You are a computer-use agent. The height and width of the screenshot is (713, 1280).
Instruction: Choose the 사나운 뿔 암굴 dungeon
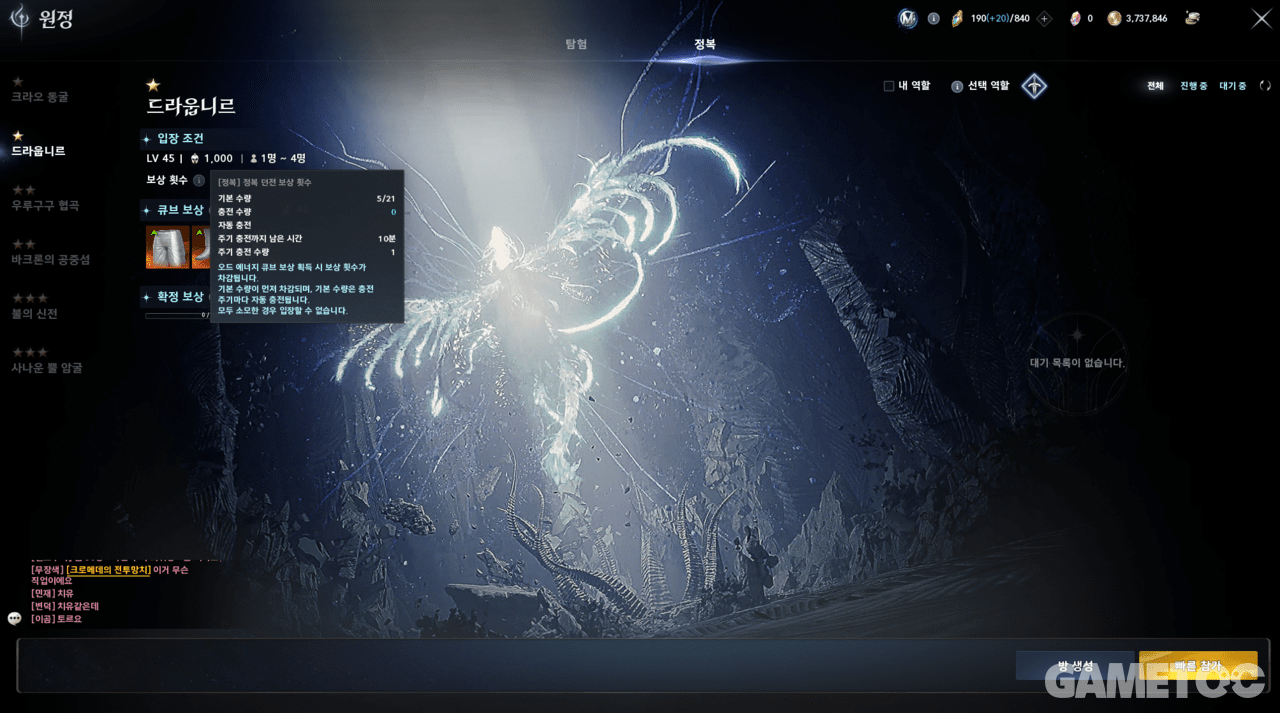[46, 368]
